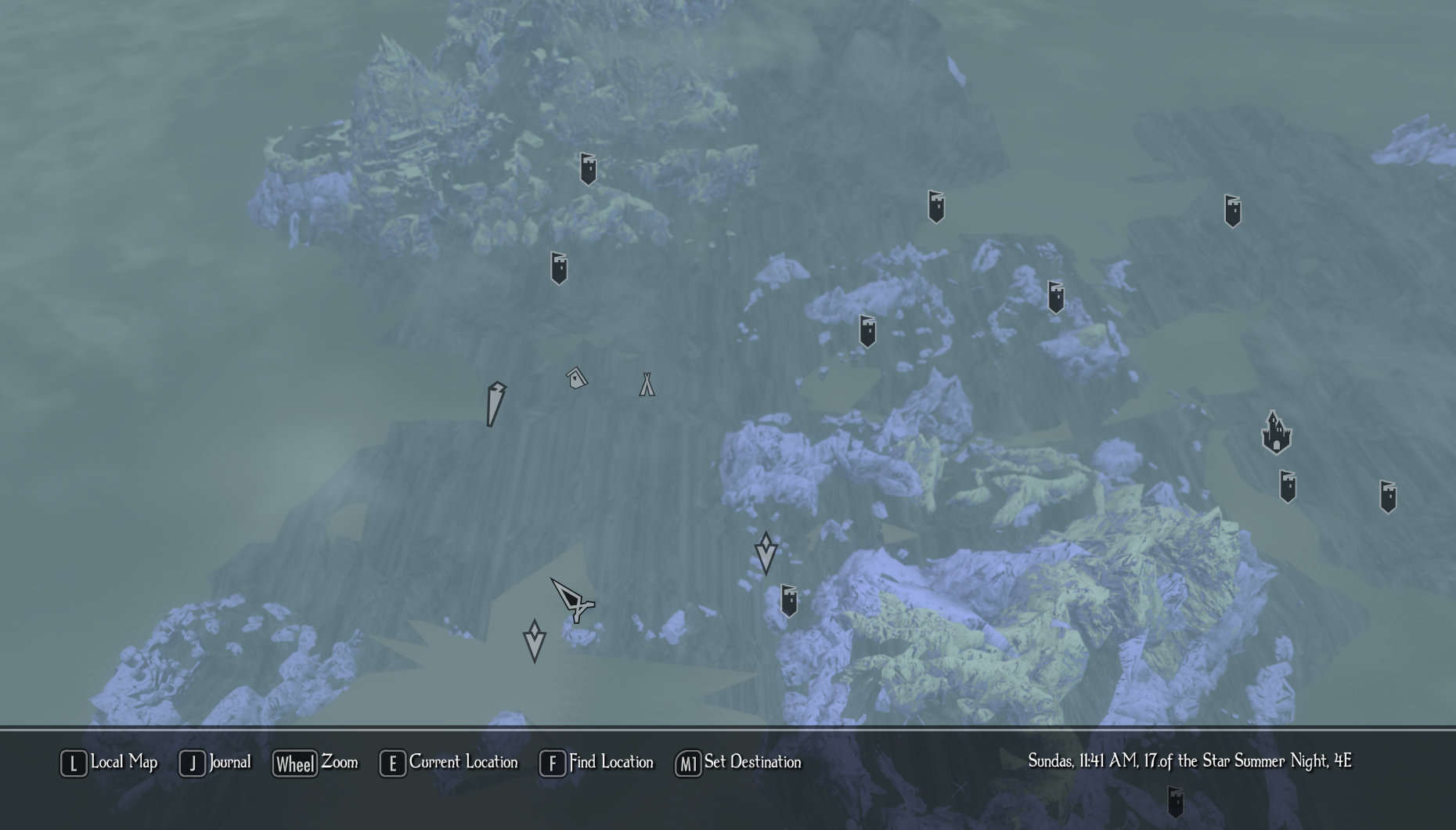Select the castle map marker
This screenshot has height=830, width=1456.
(x=1276, y=433)
